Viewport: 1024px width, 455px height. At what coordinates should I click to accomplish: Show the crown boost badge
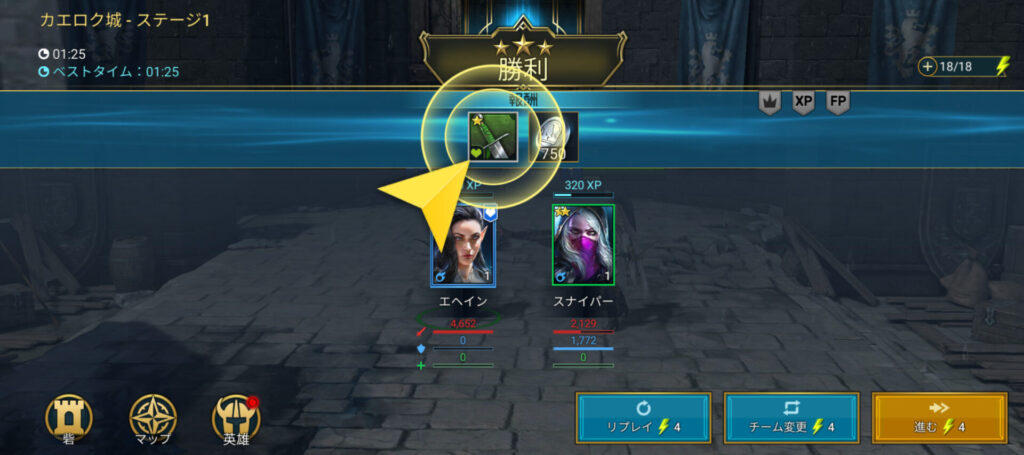[769, 102]
